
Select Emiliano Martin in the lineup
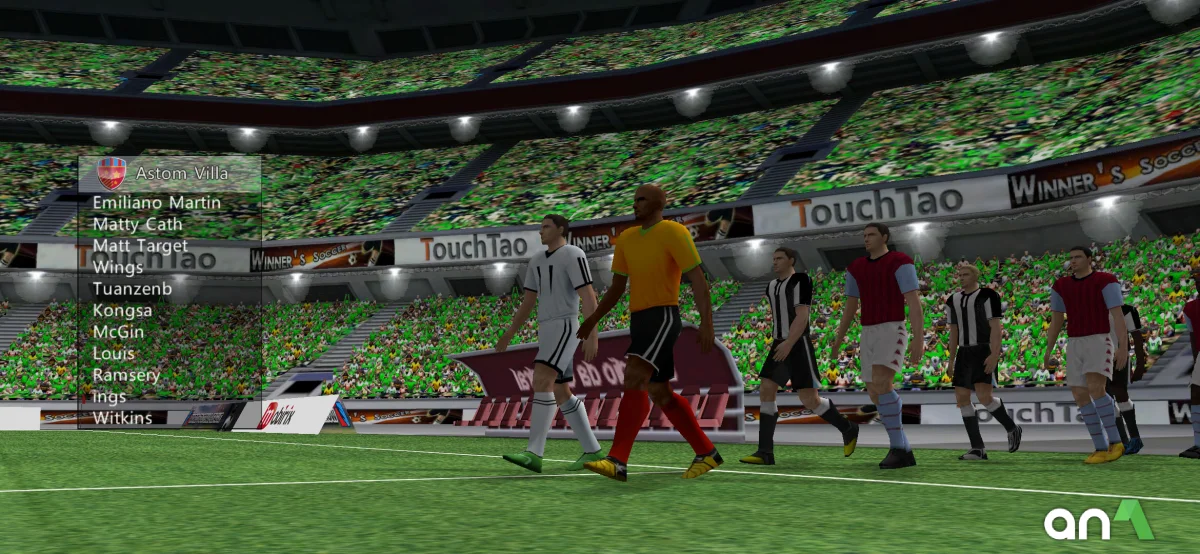[x=156, y=203]
